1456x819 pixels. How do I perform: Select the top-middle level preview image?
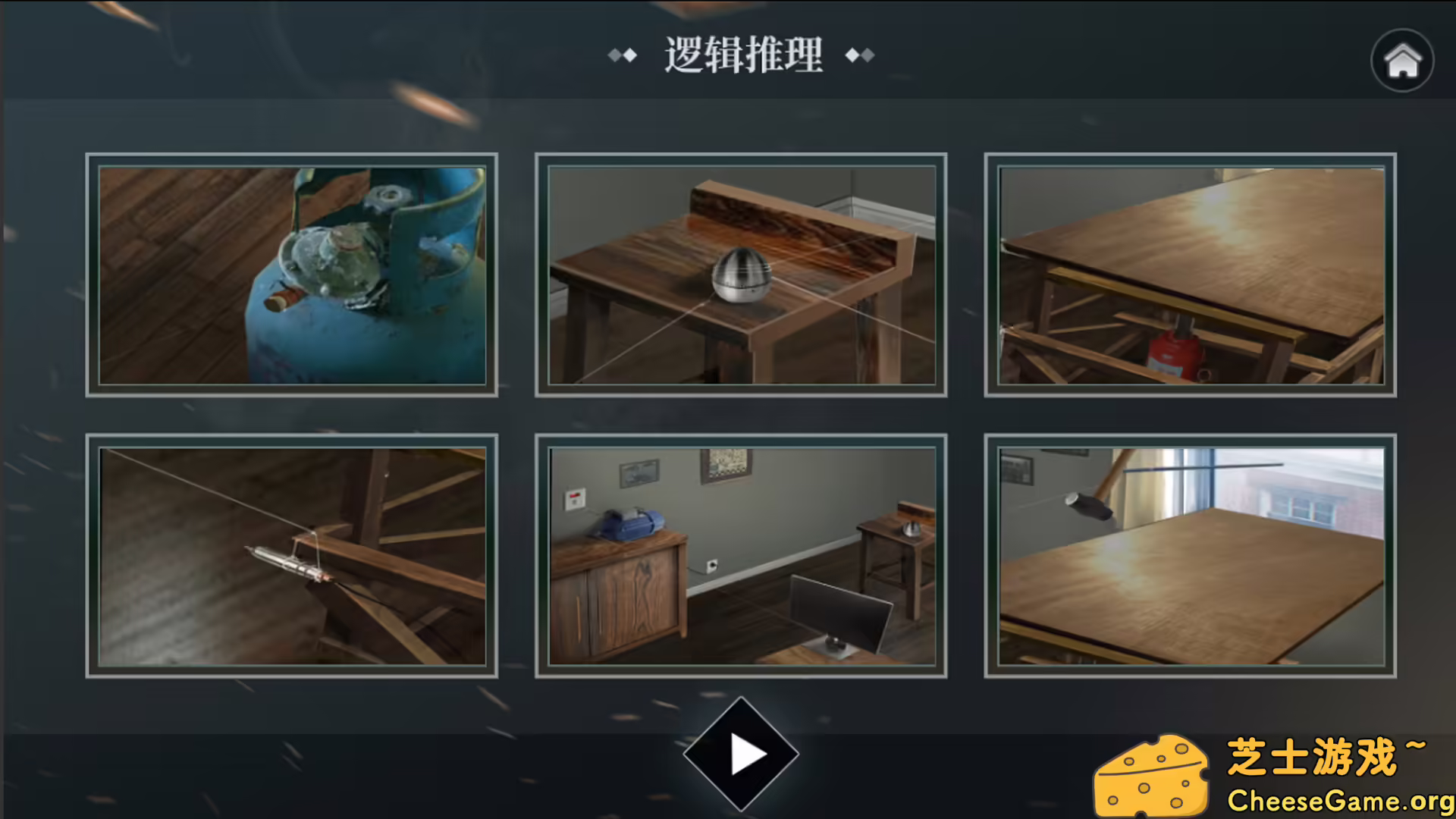[x=741, y=275]
